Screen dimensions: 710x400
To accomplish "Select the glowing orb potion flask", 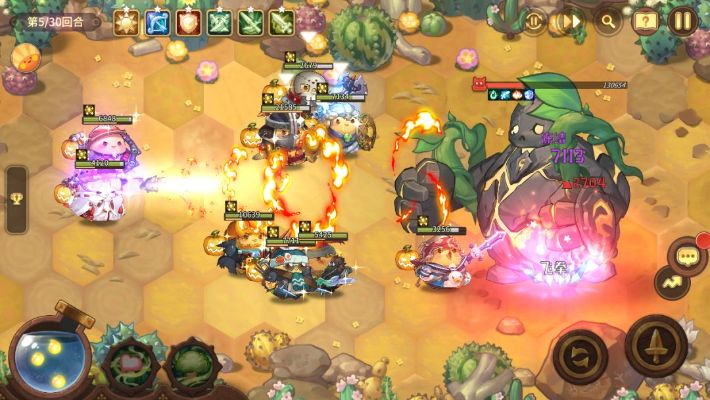I will [46, 357].
